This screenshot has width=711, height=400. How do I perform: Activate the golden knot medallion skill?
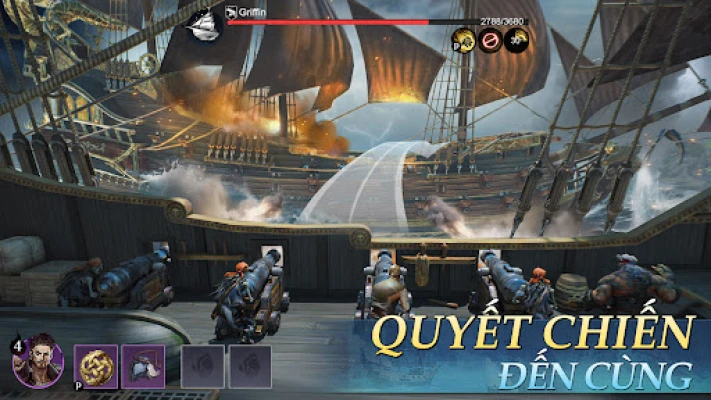coord(97,366)
